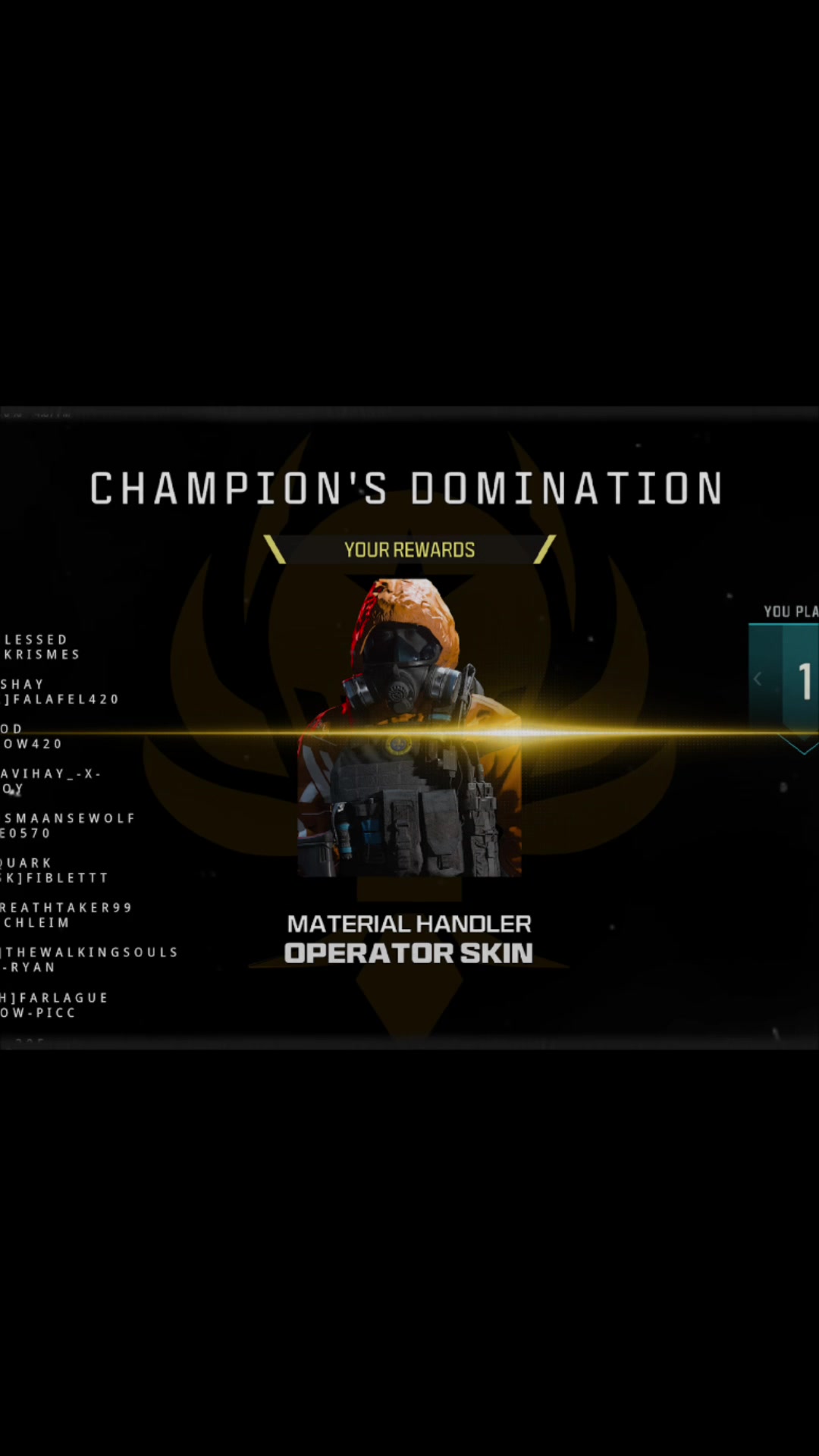
Task: Pick the REATHTAKER99 player name
Action: (x=67, y=908)
